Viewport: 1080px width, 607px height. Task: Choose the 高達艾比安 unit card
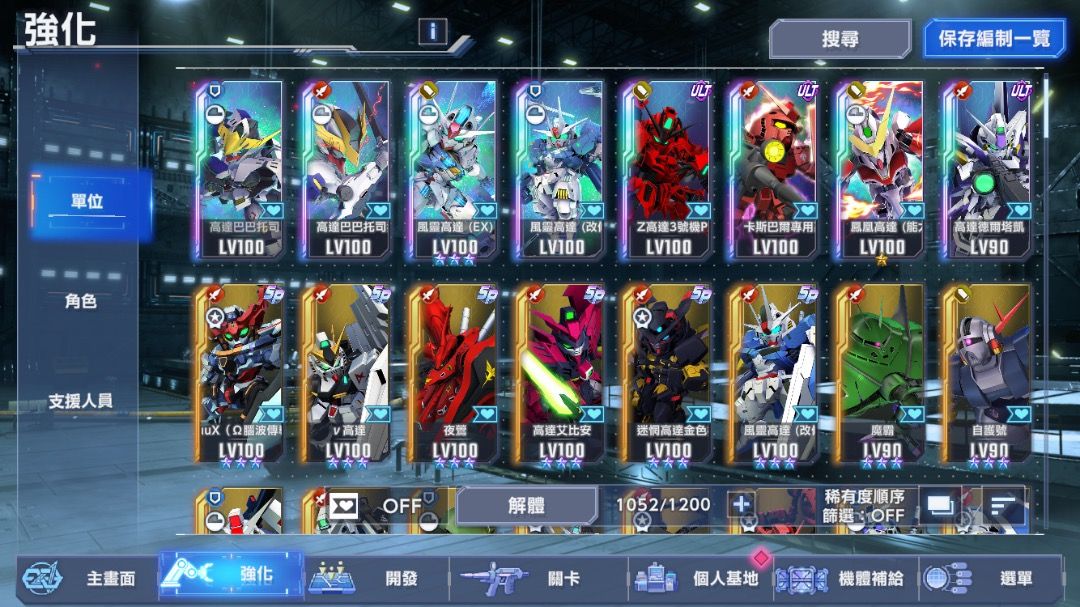[x=561, y=372]
